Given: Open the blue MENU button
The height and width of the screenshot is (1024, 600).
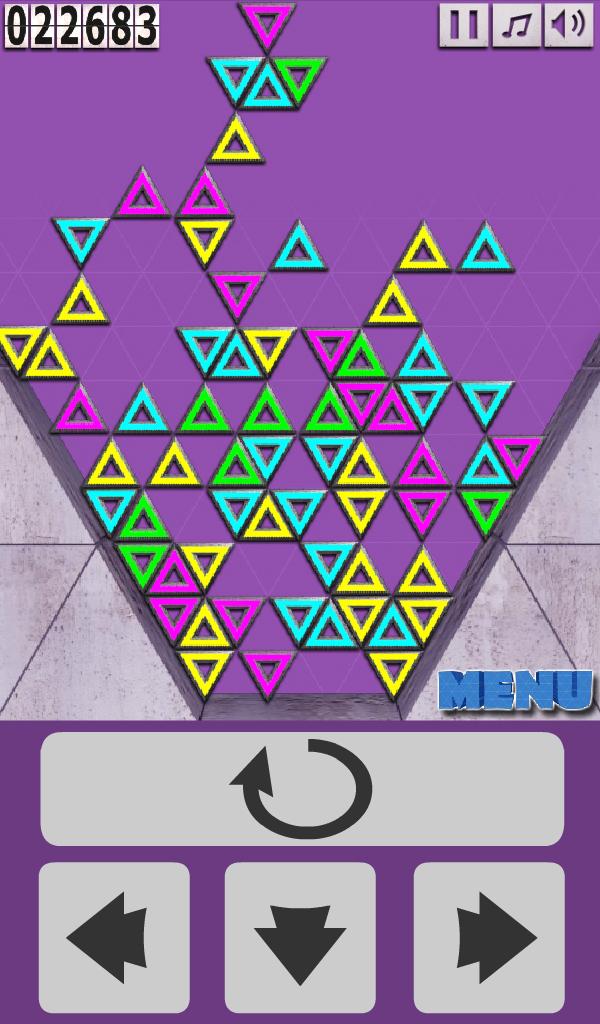Looking at the screenshot, I should click(x=516, y=690).
